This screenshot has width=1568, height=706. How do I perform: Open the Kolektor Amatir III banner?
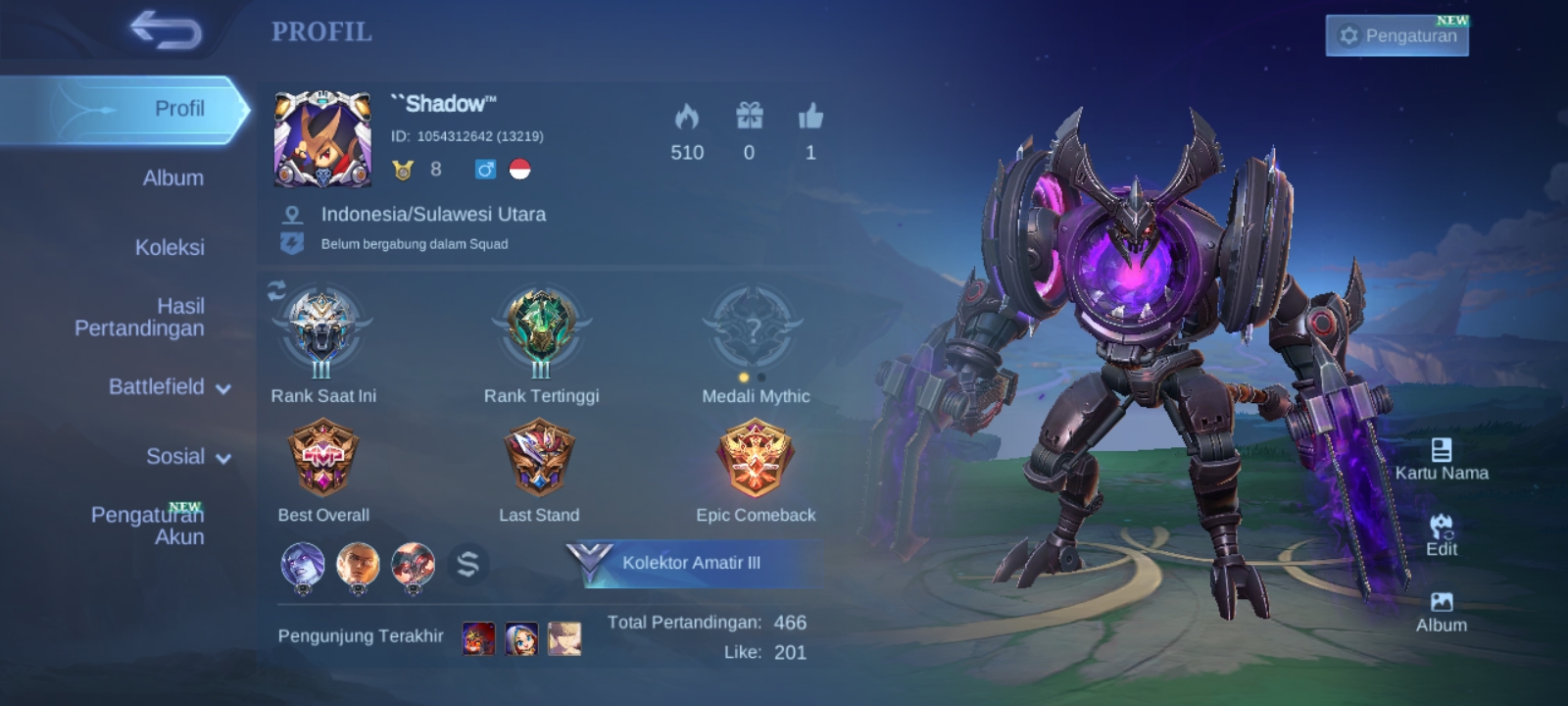tap(693, 563)
